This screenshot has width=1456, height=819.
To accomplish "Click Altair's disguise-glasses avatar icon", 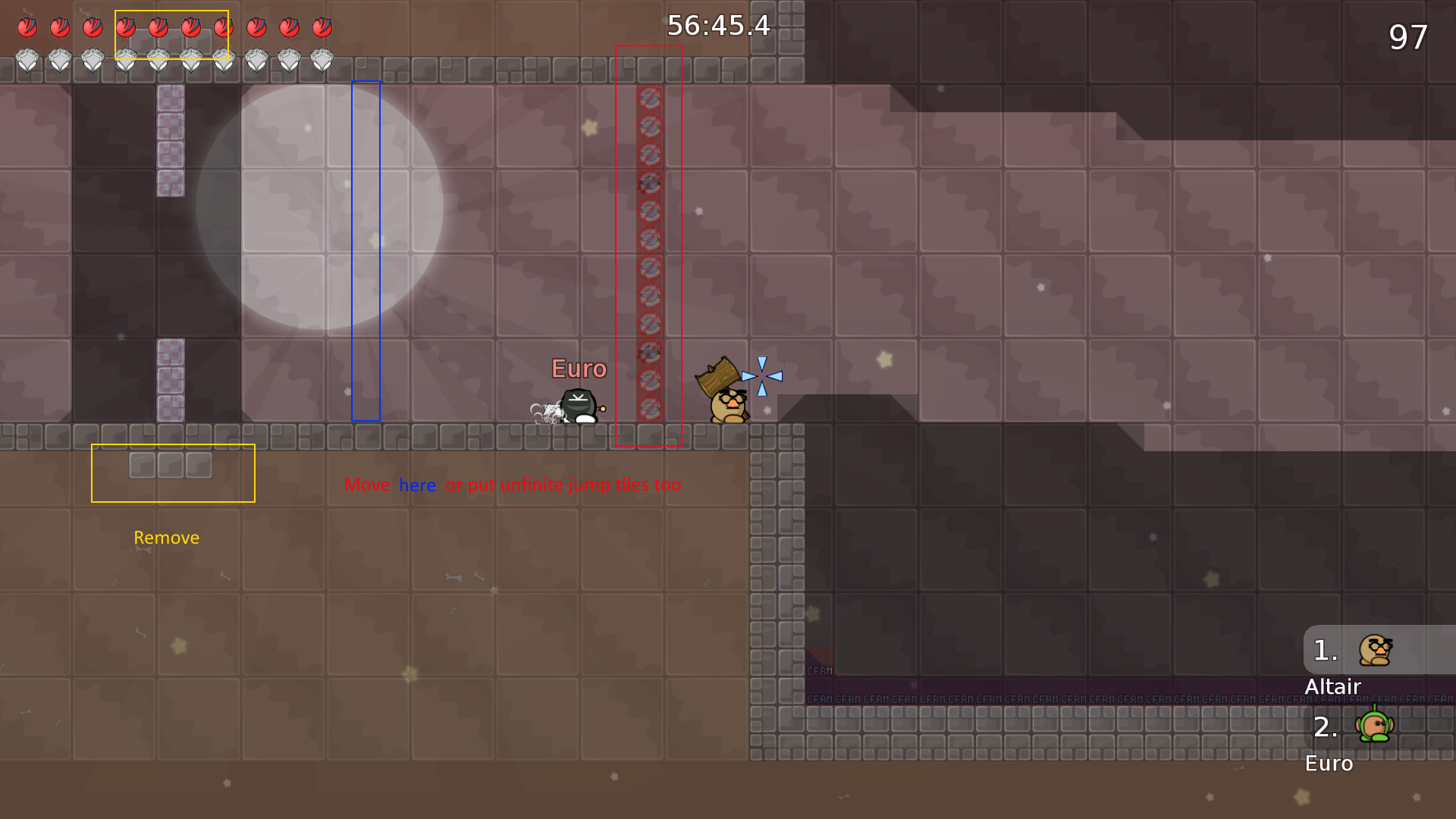I will 1374,649.
